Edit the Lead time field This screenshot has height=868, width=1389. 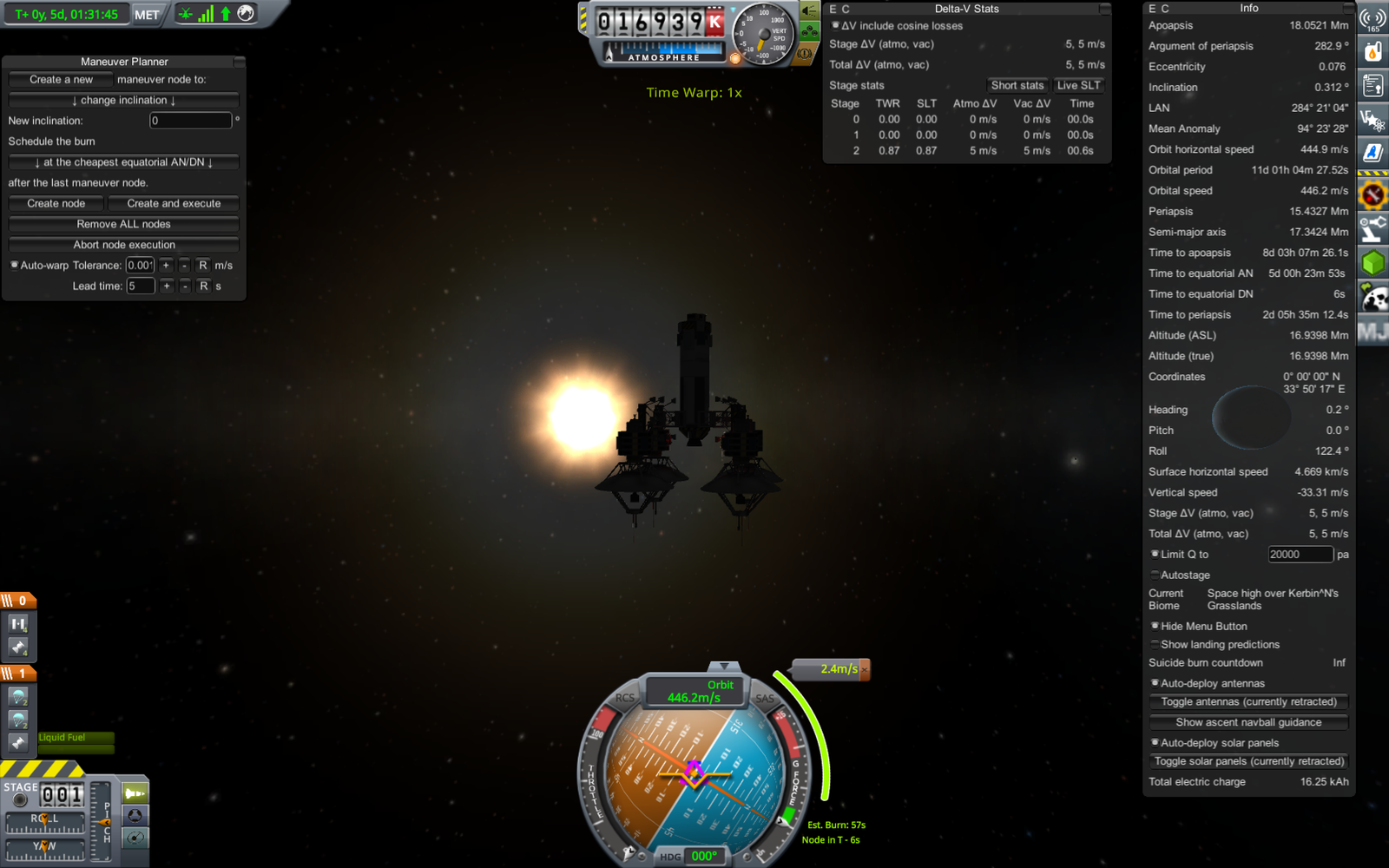pyautogui.click(x=140, y=286)
